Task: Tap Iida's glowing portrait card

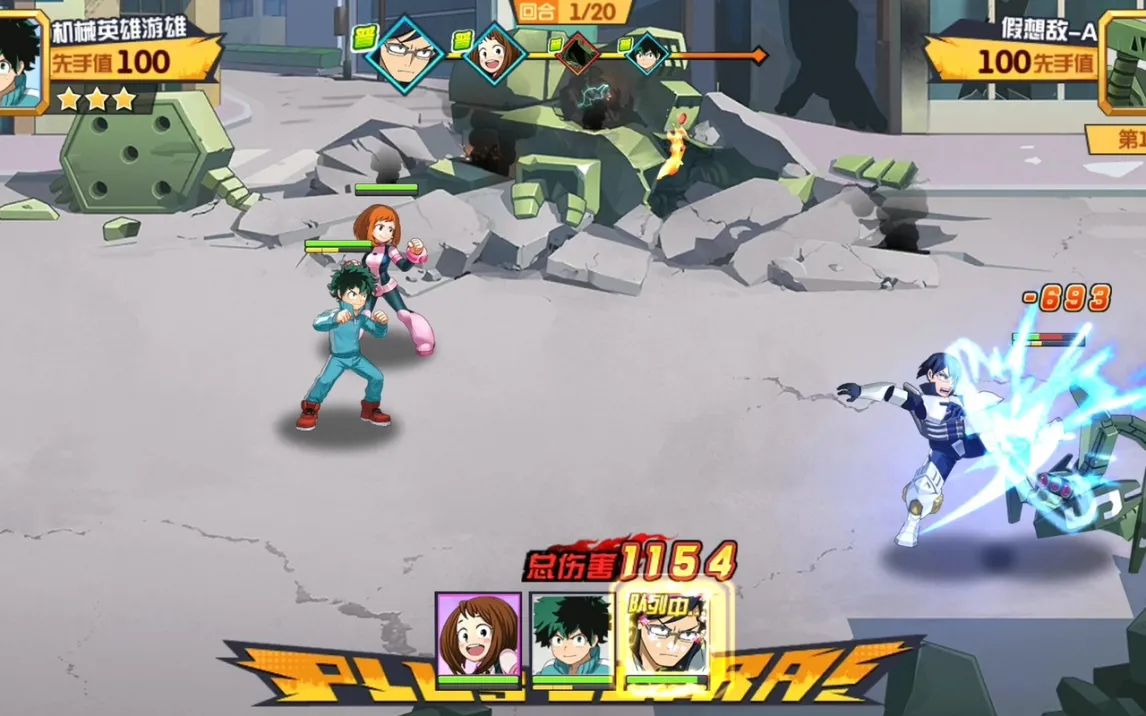Action: (665, 637)
